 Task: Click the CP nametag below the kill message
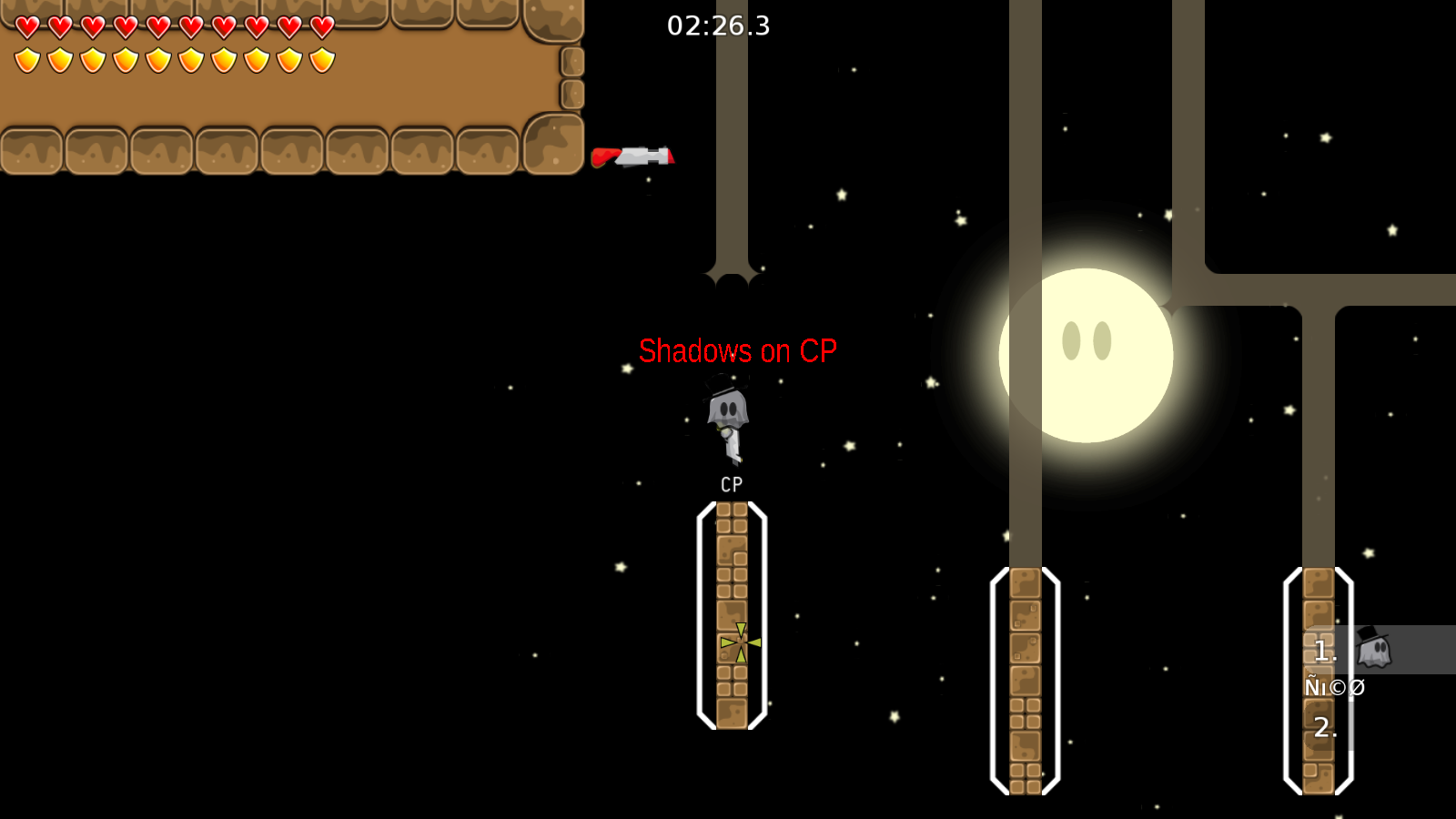click(729, 483)
